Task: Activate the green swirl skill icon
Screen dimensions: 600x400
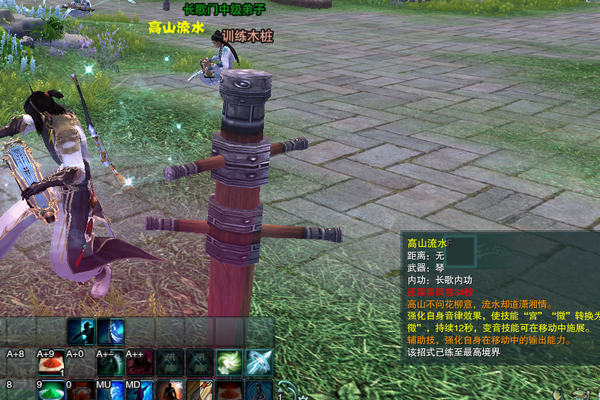Action: click(x=229, y=362)
